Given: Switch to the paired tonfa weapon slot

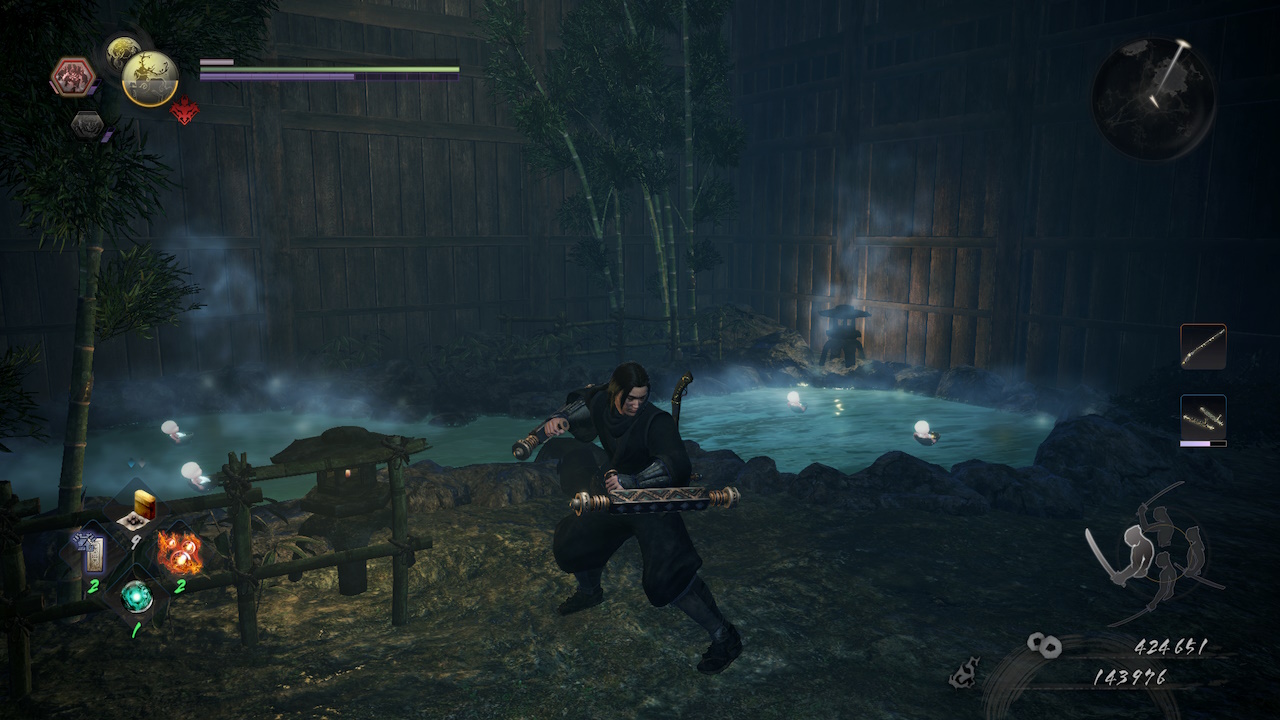Looking at the screenshot, I should coord(1203,418).
